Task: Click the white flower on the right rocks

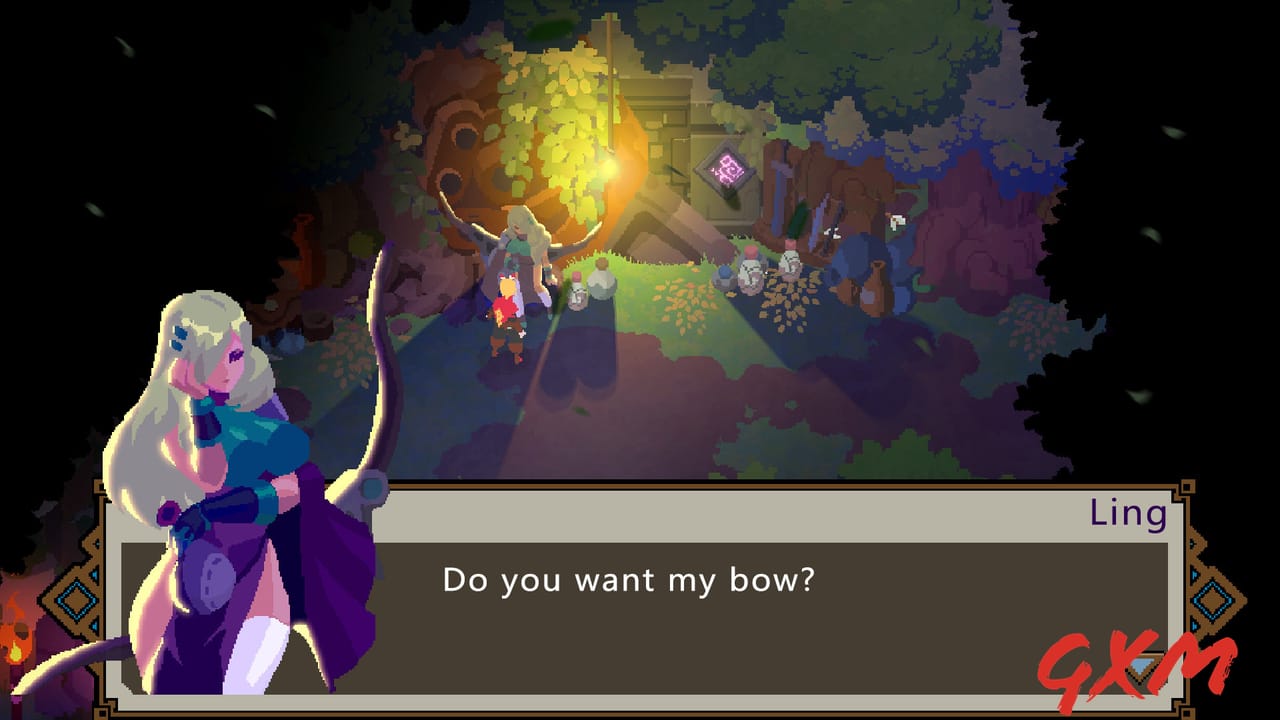Action: (897, 222)
